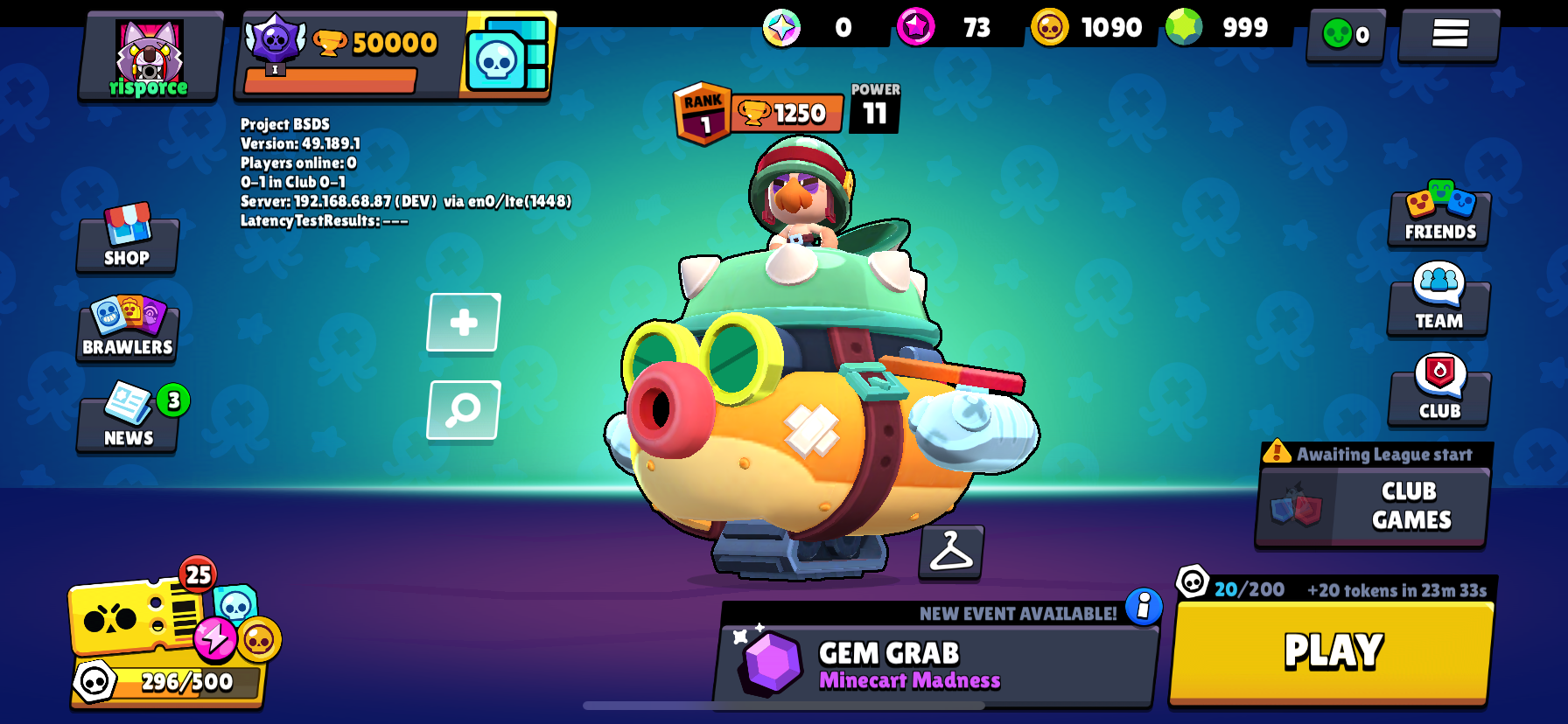Open the Club screen
1568x724 pixels.
[1438, 396]
